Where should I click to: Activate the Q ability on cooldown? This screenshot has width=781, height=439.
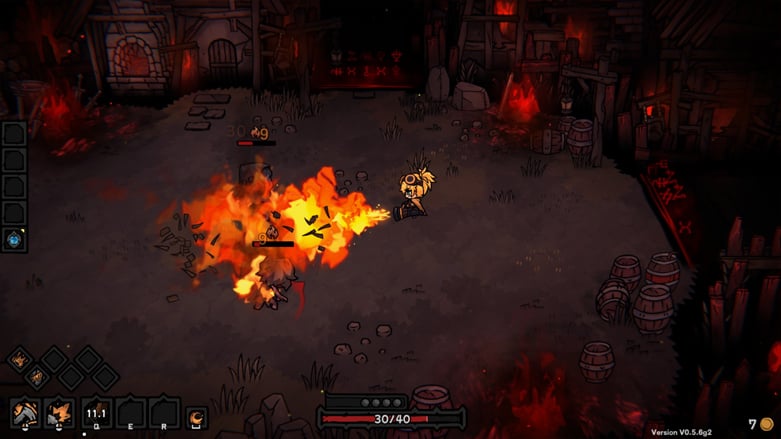pos(96,411)
